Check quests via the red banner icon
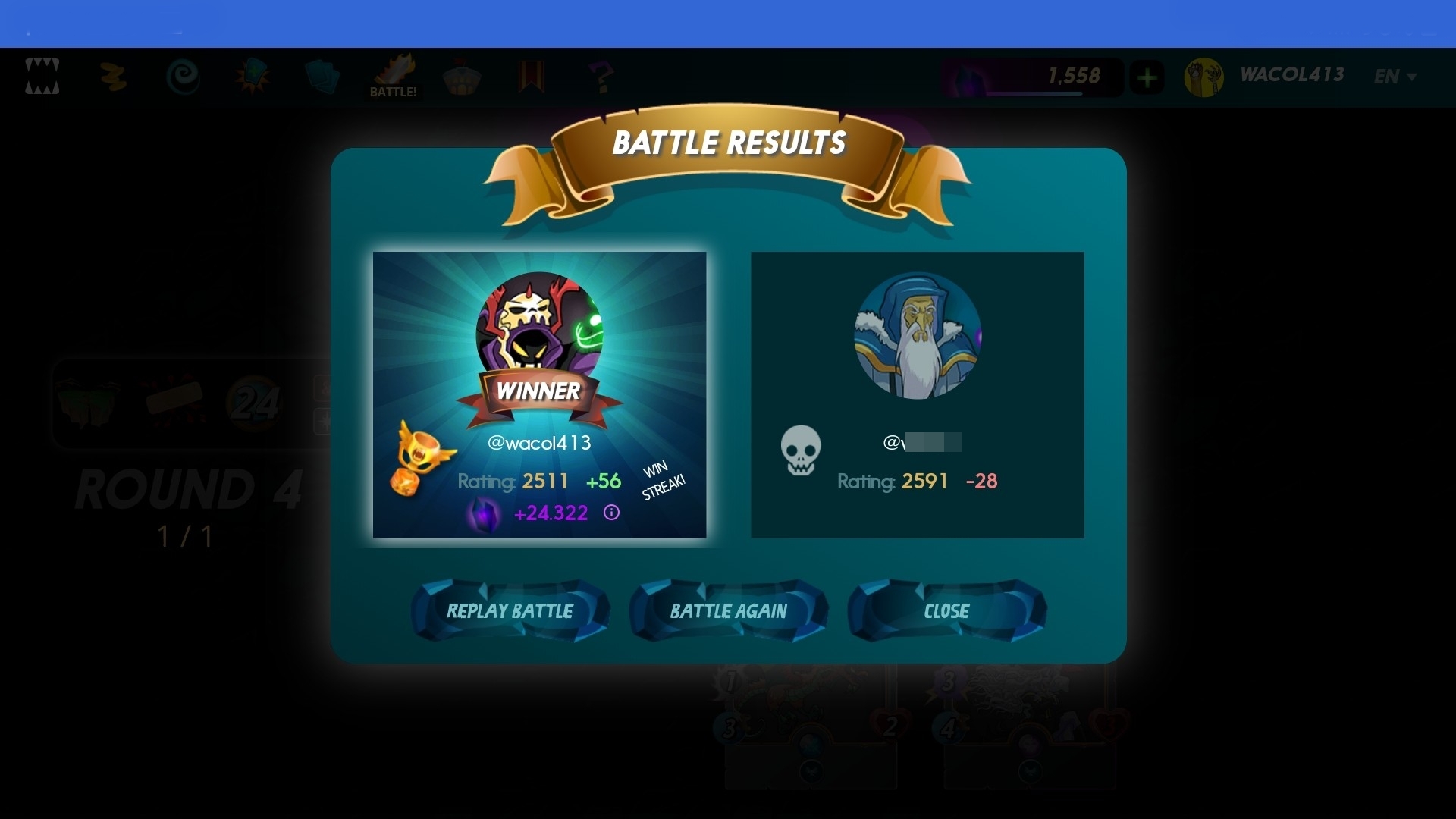This screenshot has width=1456, height=819. tap(531, 75)
